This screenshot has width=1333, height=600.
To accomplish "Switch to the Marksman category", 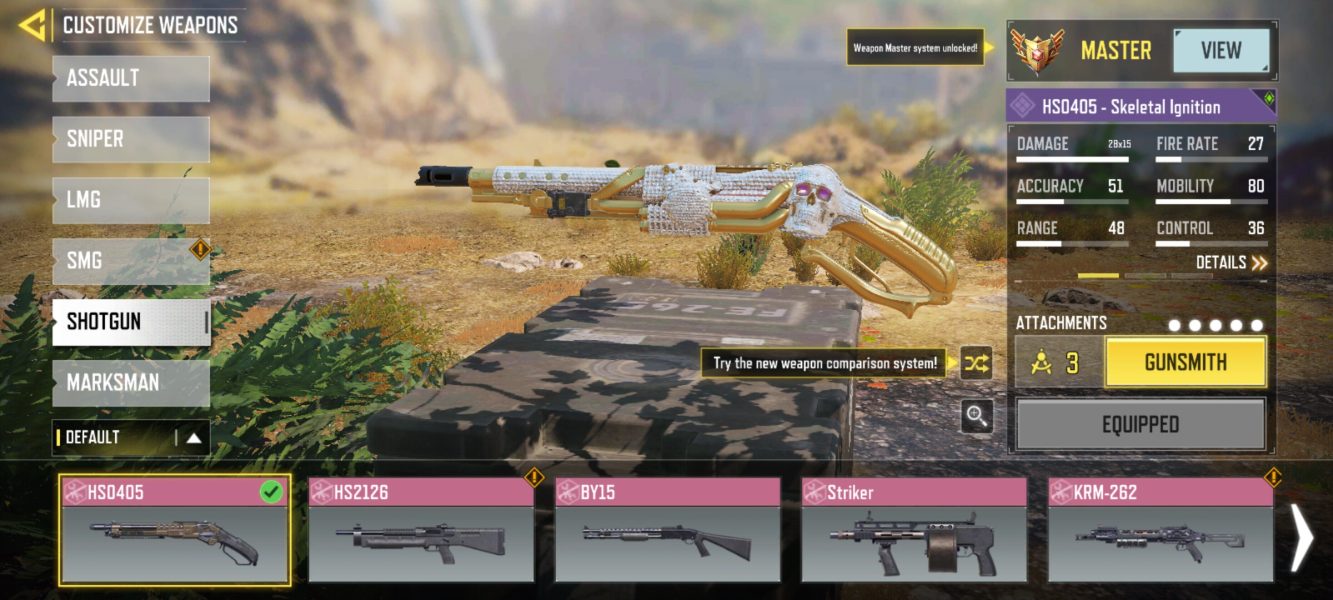I will (131, 383).
